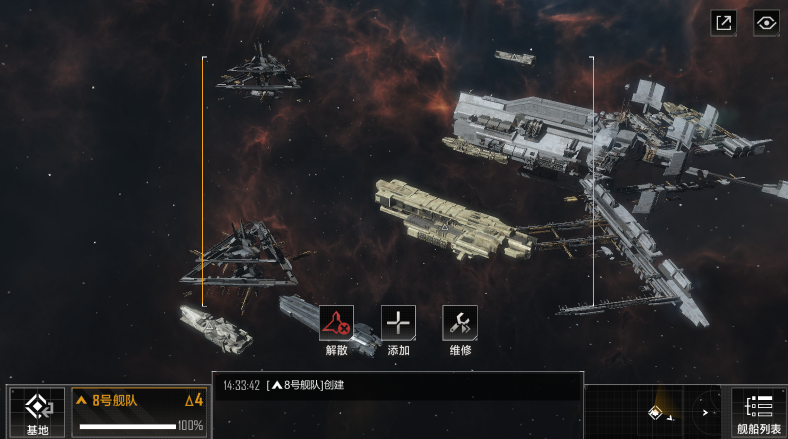Viewport: 788px width, 439px height.
Task: Repair the fleet with the 维修 button
Action: coord(460,323)
